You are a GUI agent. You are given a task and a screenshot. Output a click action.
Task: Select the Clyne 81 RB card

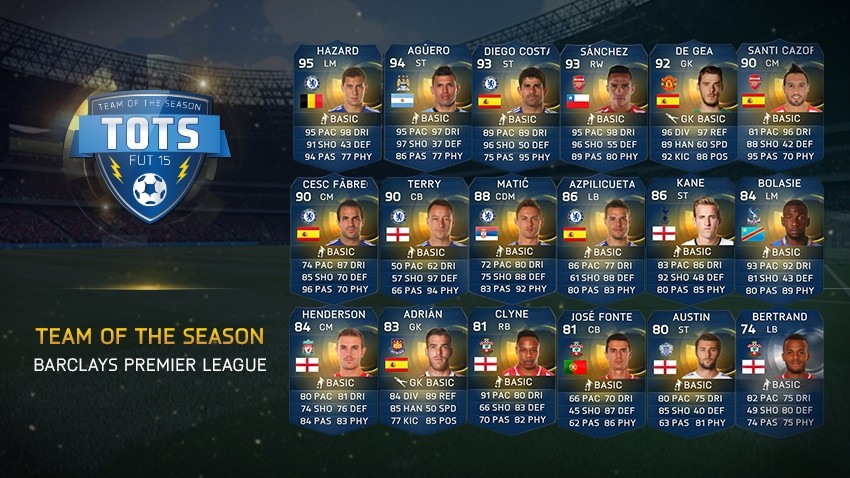(511, 372)
